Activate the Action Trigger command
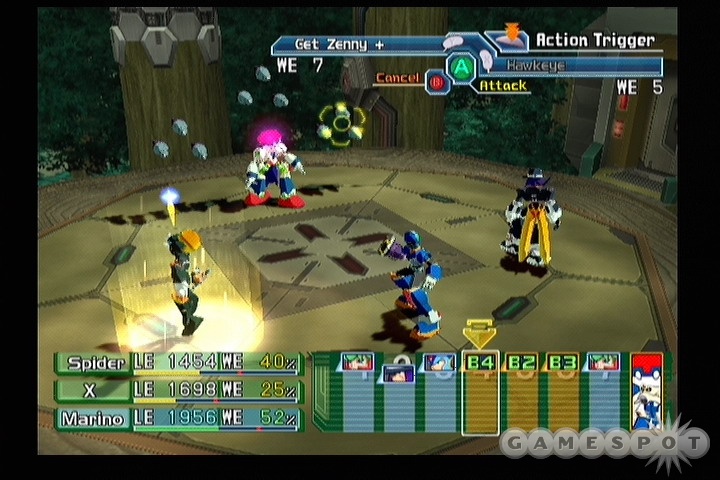The image size is (720, 480). click(x=594, y=40)
